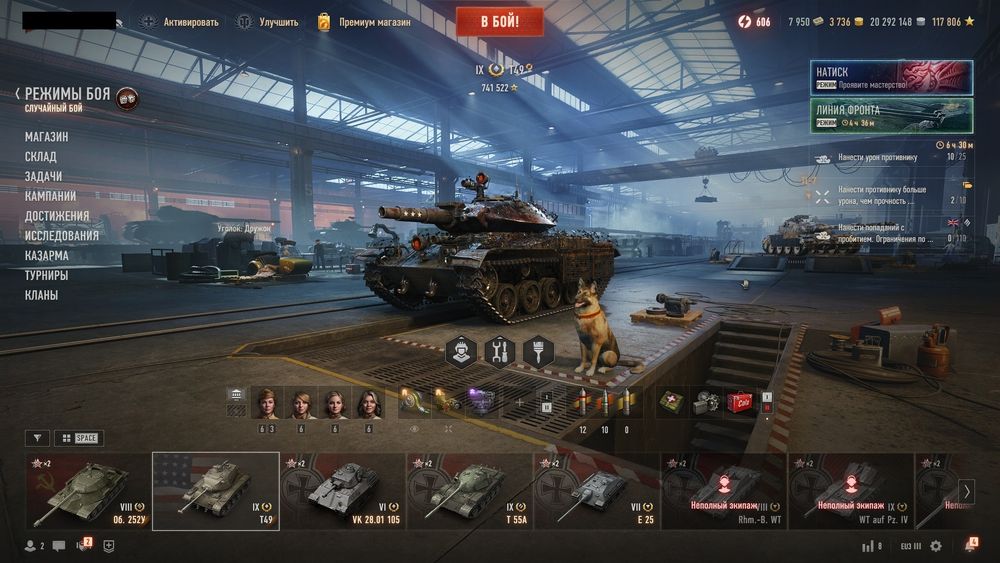
Task: Choose the E 25 tank in carousel
Action: coord(596,490)
